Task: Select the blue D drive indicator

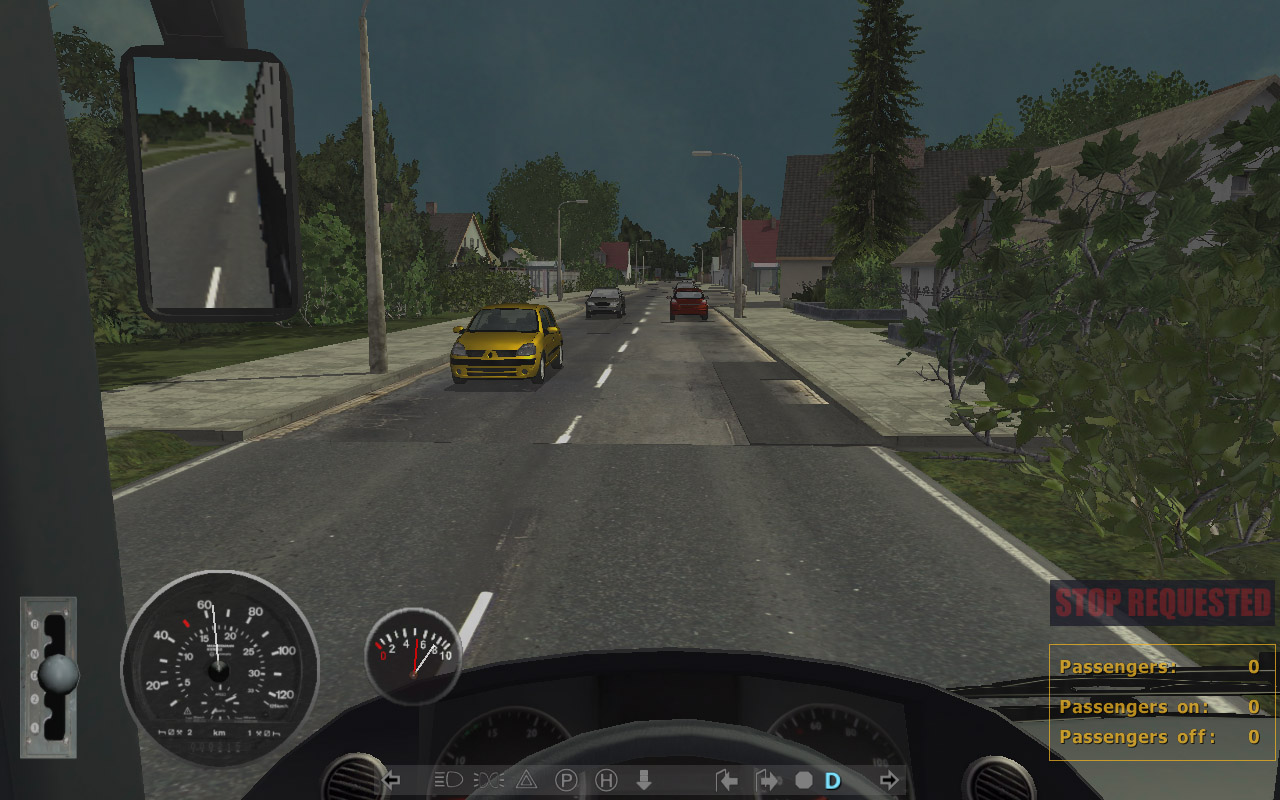Action: click(x=832, y=780)
